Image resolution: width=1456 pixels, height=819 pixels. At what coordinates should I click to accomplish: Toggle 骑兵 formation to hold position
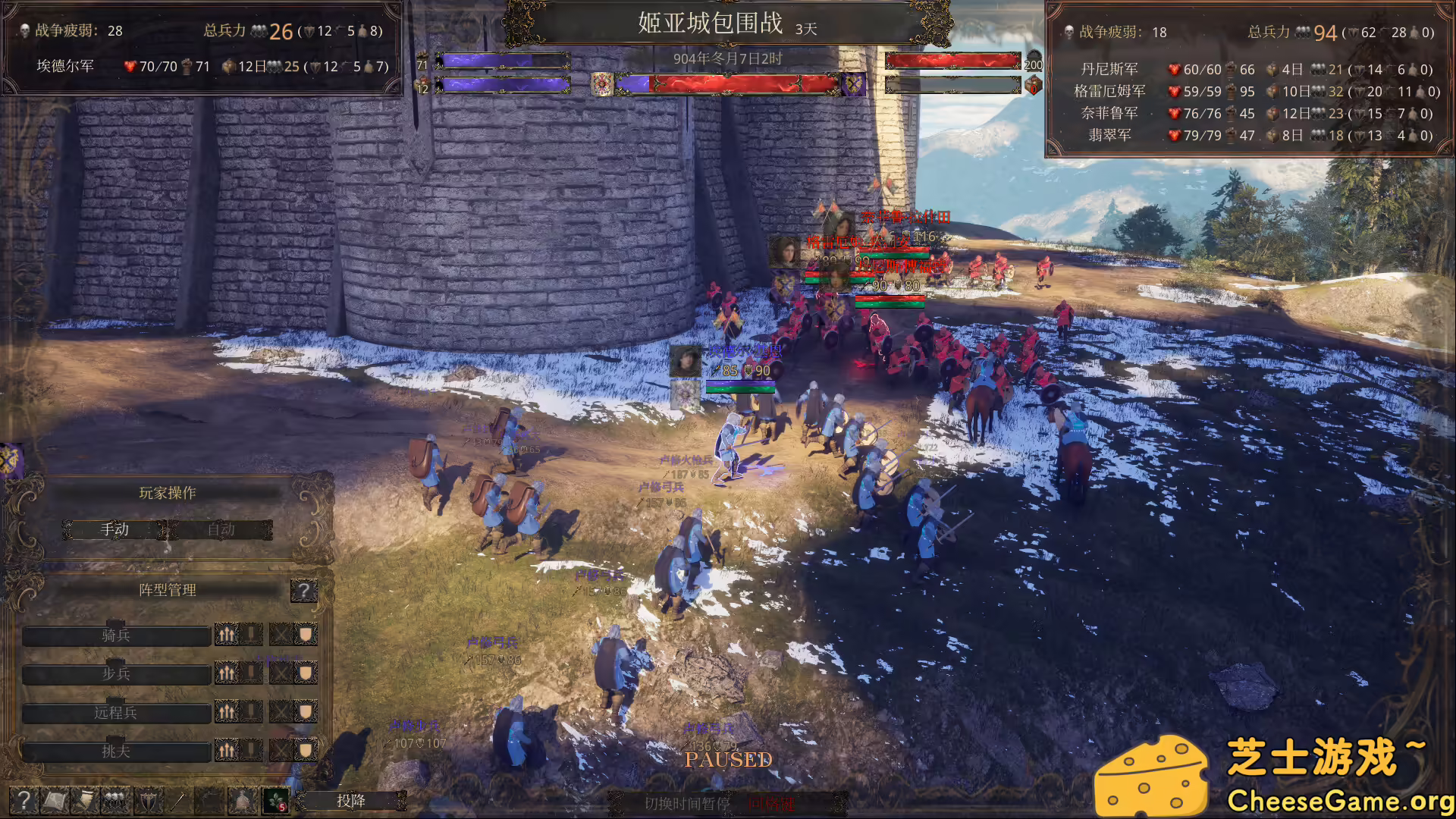coord(250,635)
